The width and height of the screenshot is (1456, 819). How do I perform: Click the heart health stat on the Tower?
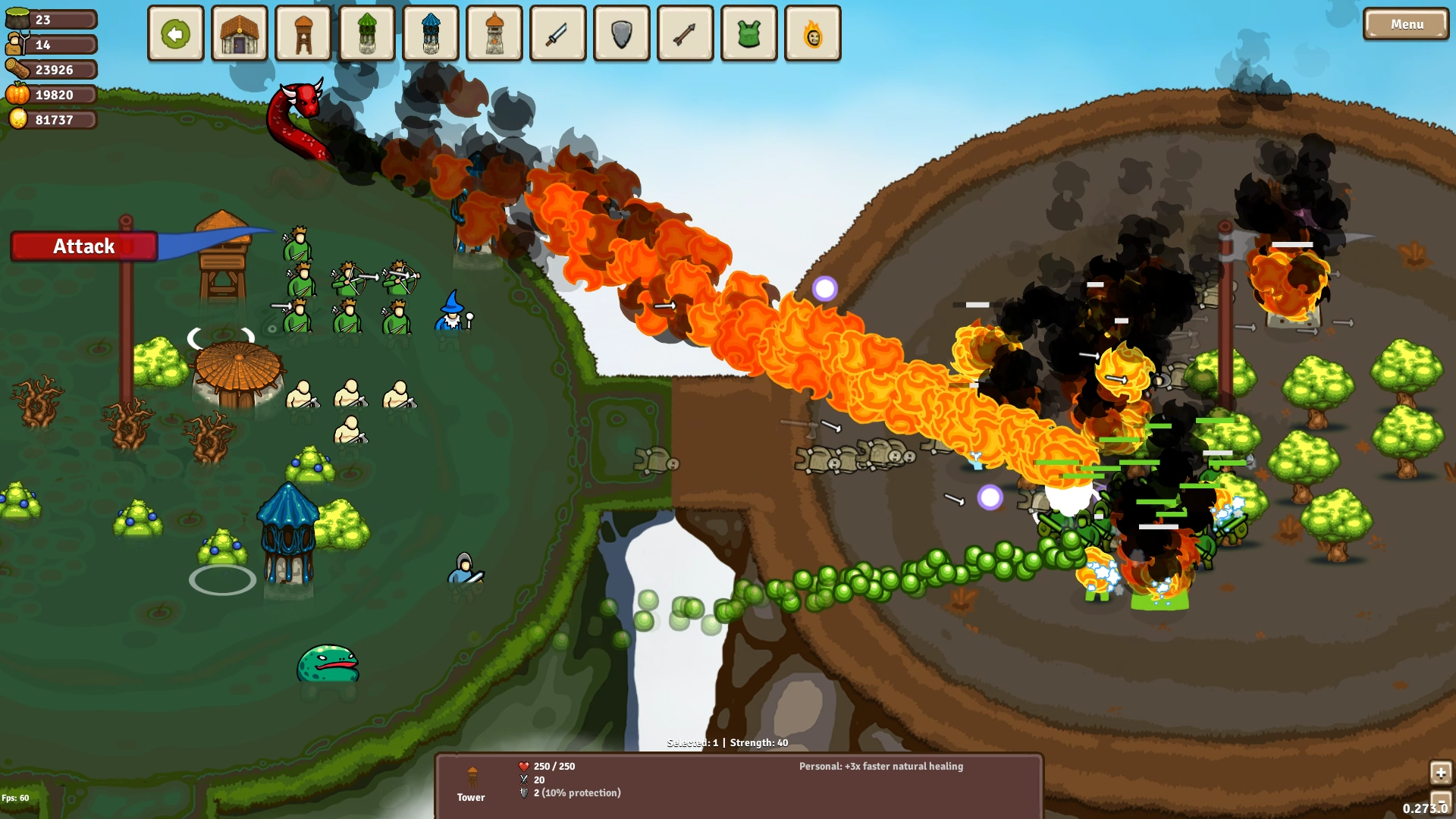tap(524, 766)
